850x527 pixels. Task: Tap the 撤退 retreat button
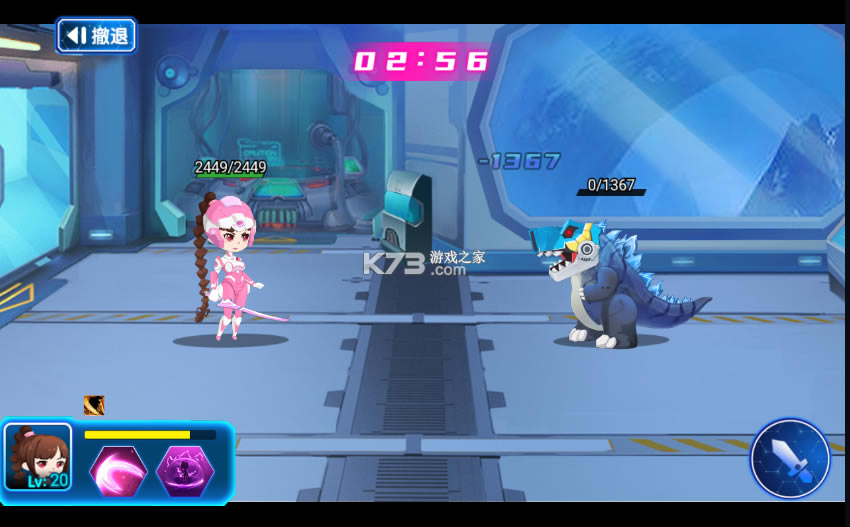tap(96, 36)
